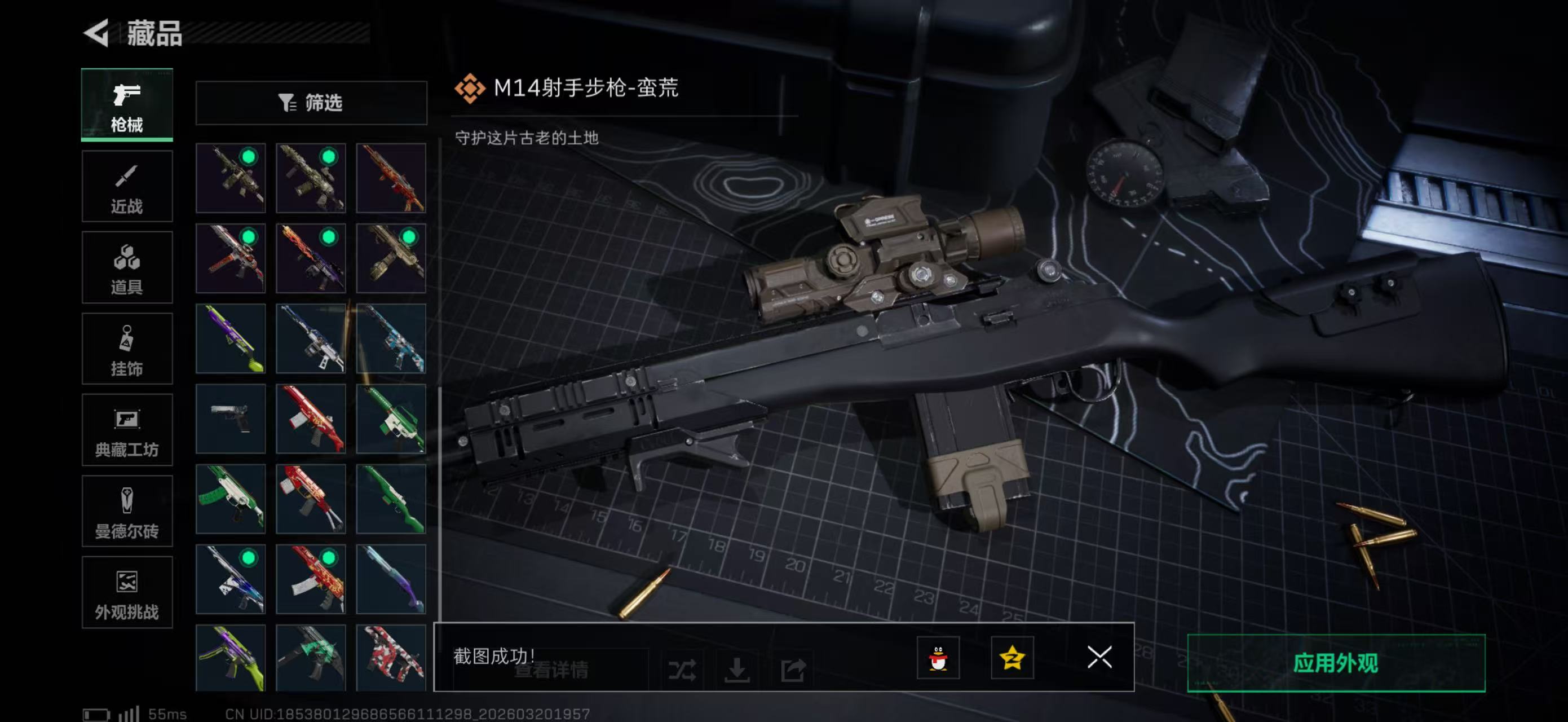Open the 筛选 filter panel
The width and height of the screenshot is (1568, 722).
312,103
